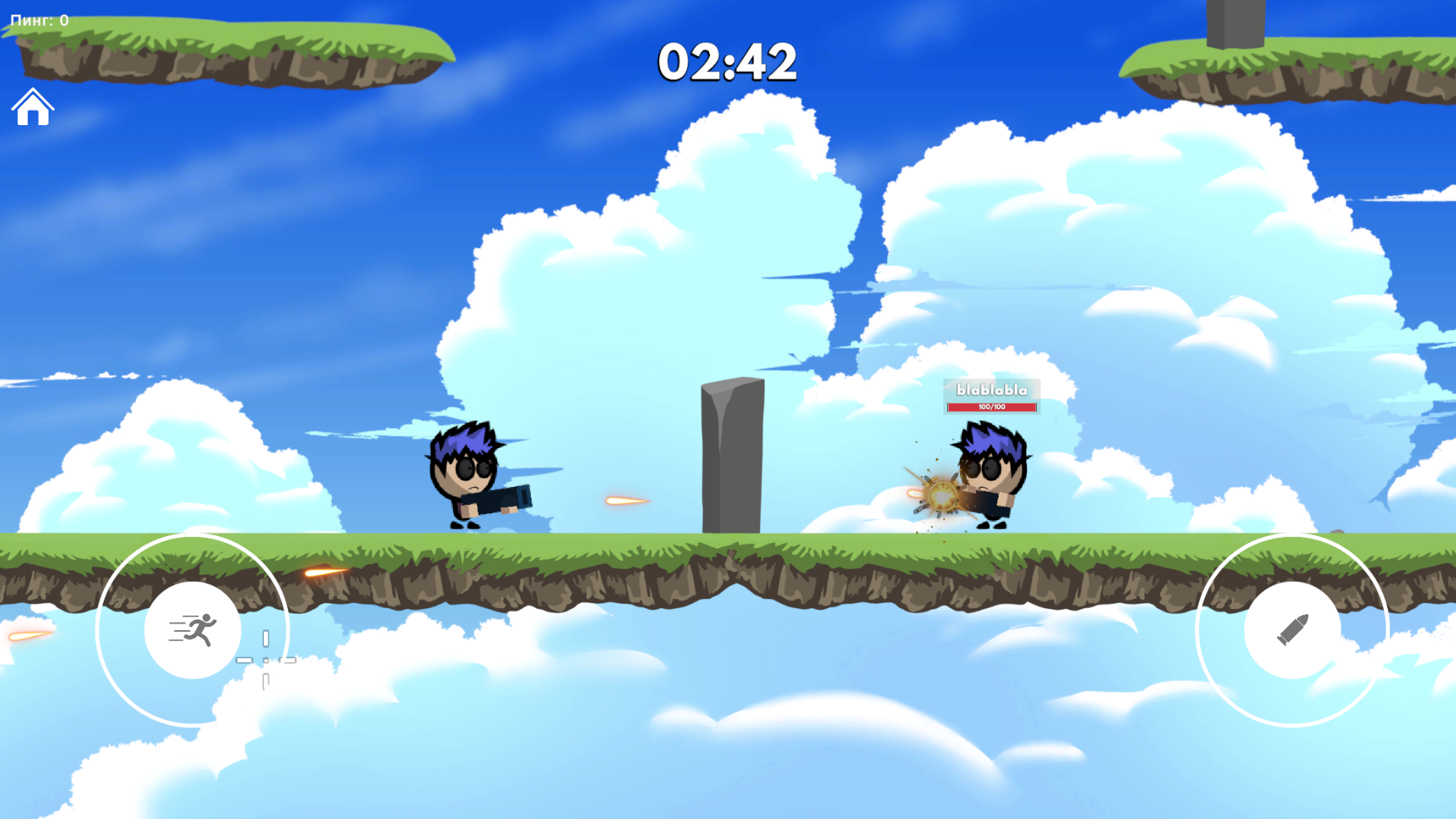The image size is (1456, 819).
Task: Click the gray stone pillar obstacle
Action: tap(730, 455)
